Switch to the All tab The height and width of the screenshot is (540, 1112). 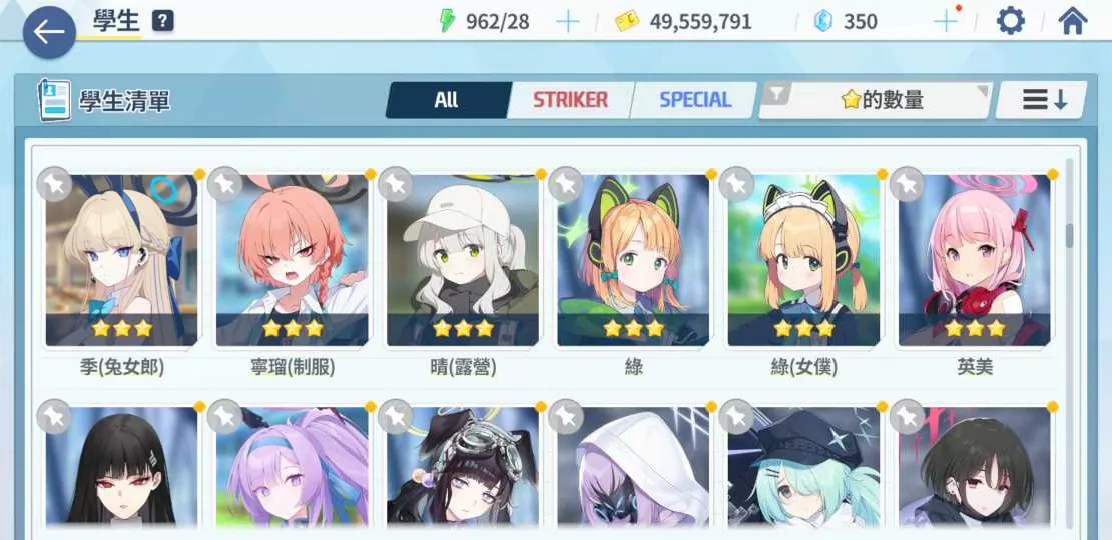[x=446, y=100]
